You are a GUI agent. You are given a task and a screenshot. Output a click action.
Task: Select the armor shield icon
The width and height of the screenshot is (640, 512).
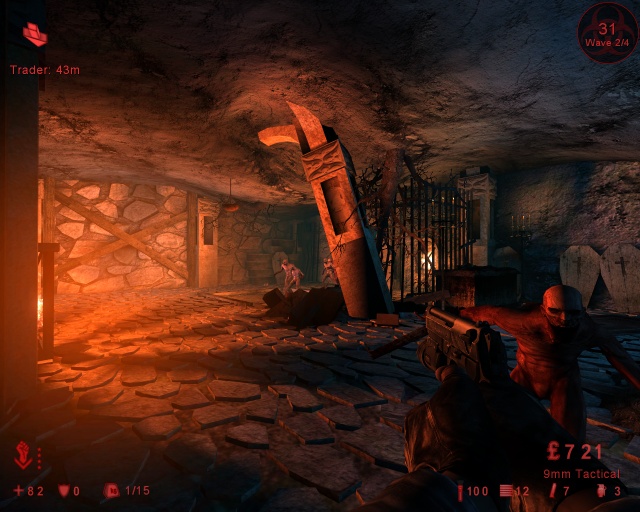tap(65, 490)
